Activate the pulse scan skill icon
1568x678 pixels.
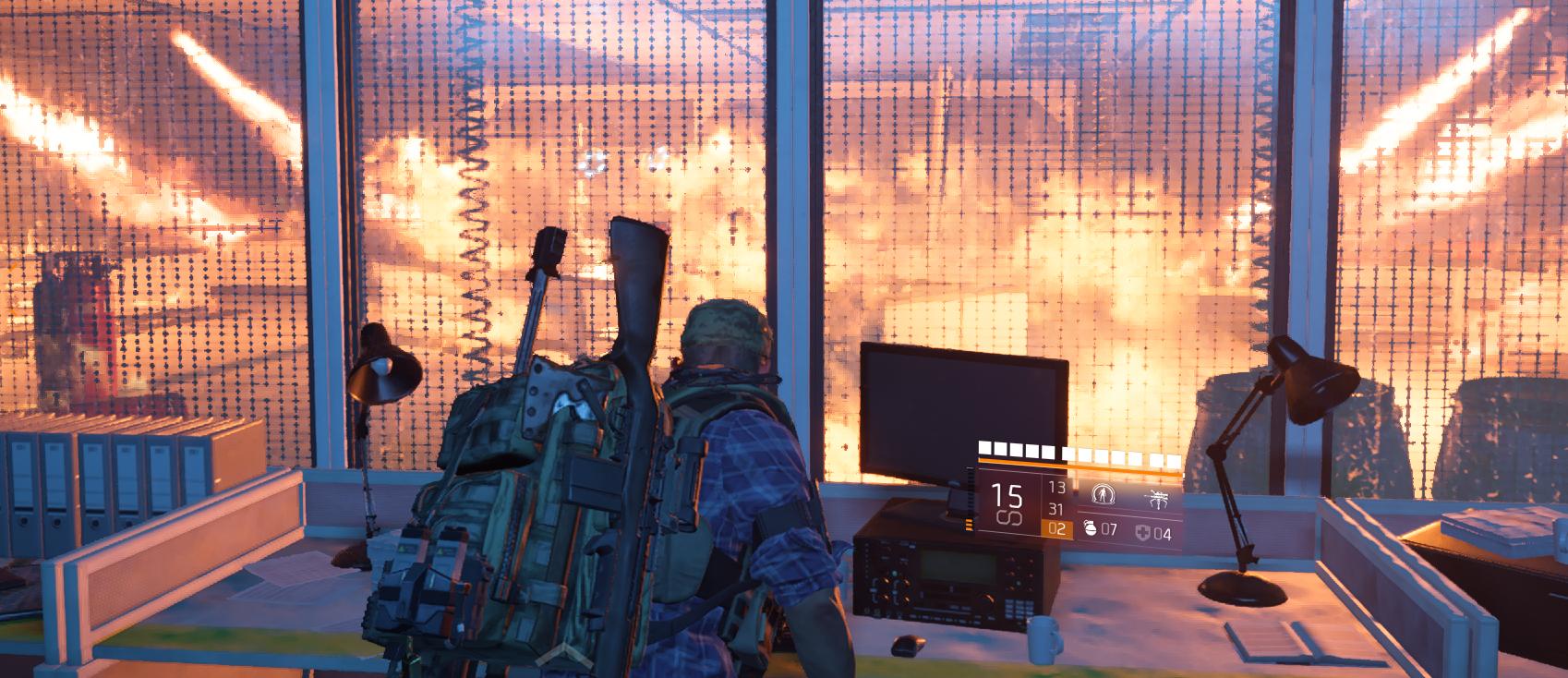click(1102, 497)
